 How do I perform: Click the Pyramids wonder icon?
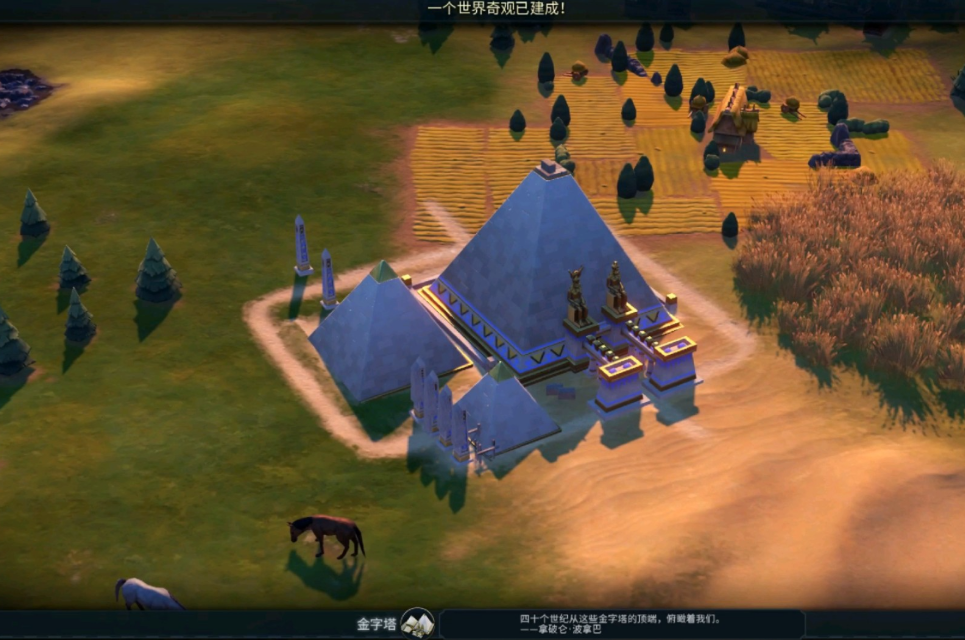pyautogui.click(x=417, y=624)
